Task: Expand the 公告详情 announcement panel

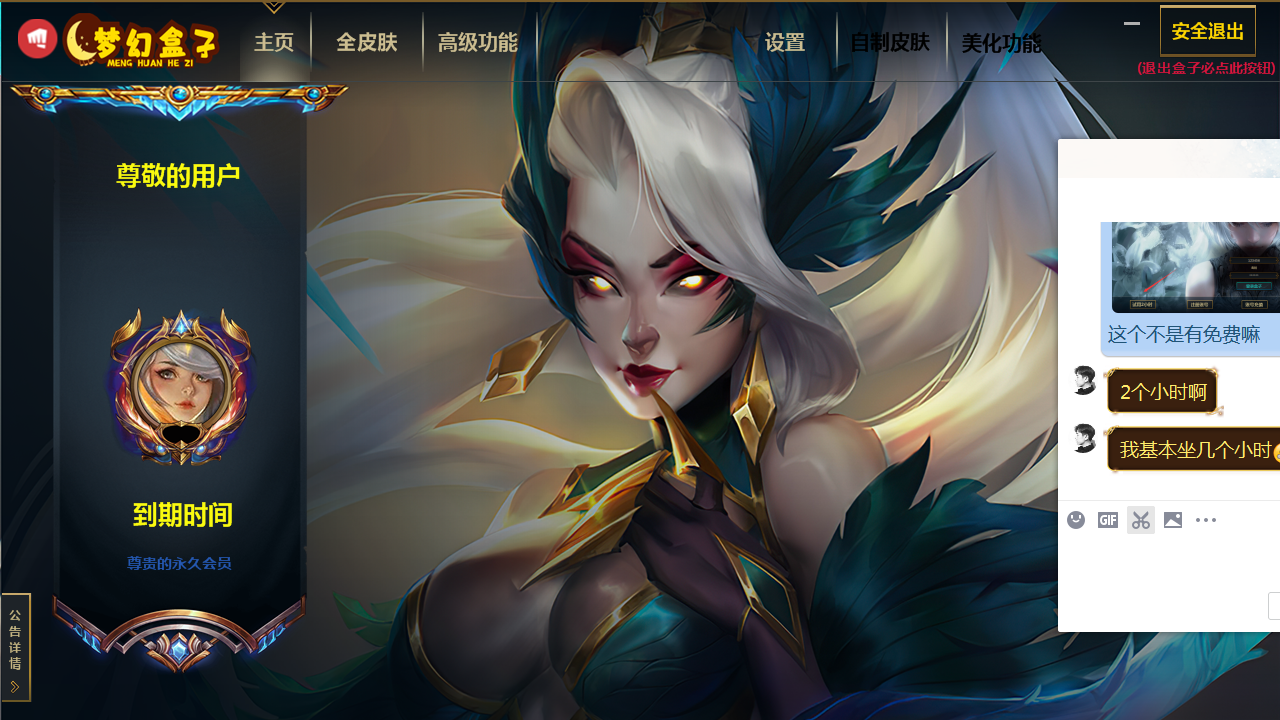Action: 14,647
